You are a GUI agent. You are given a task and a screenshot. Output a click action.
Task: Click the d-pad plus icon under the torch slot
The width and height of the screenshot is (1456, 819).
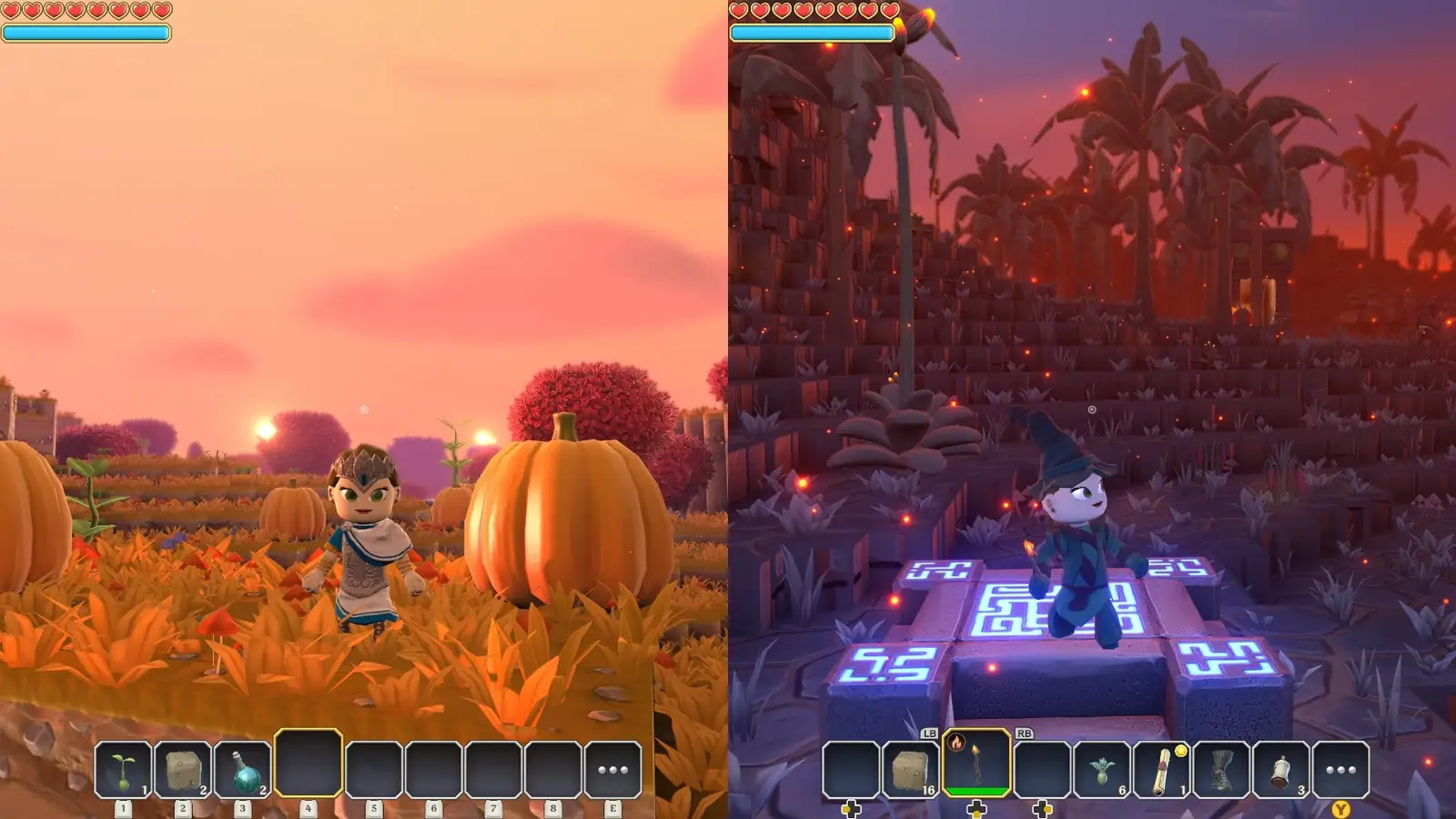coord(976,807)
